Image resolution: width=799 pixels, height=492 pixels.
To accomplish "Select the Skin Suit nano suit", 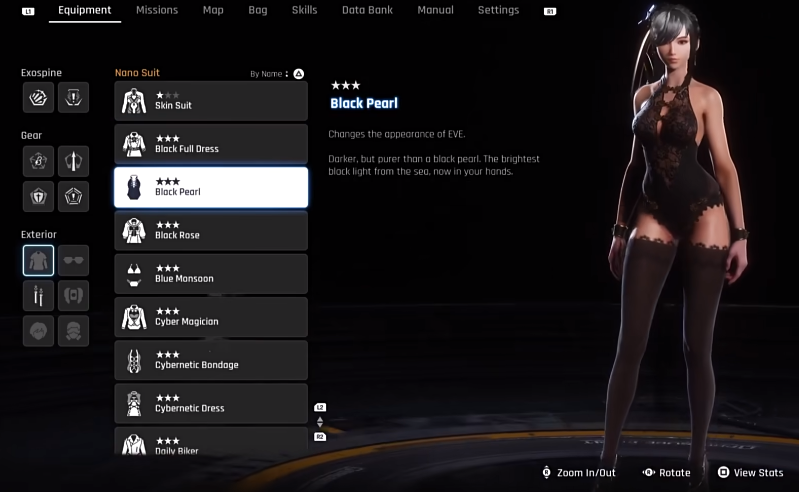I will (x=211, y=100).
